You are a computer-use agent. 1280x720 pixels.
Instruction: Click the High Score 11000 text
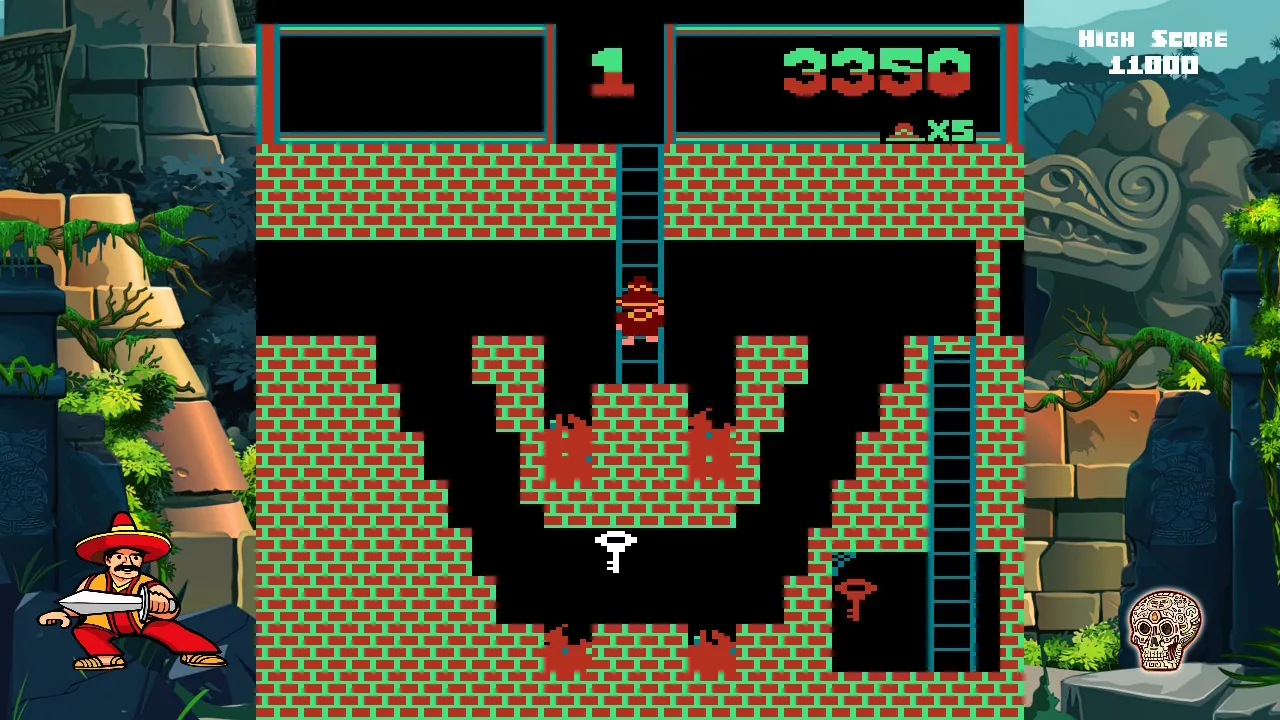coord(1150,50)
